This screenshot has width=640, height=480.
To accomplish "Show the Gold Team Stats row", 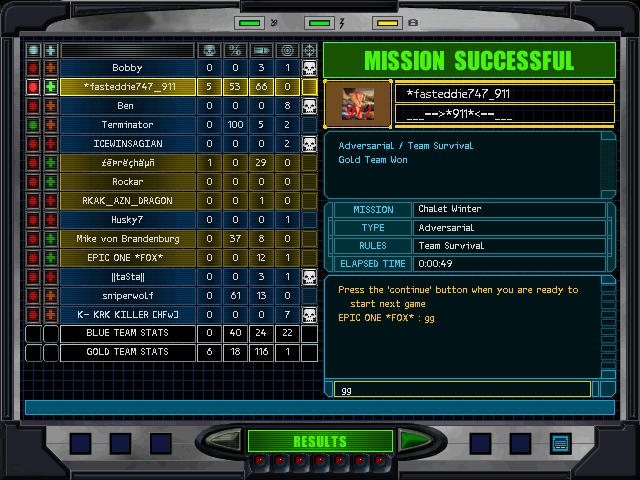I will coord(128,352).
